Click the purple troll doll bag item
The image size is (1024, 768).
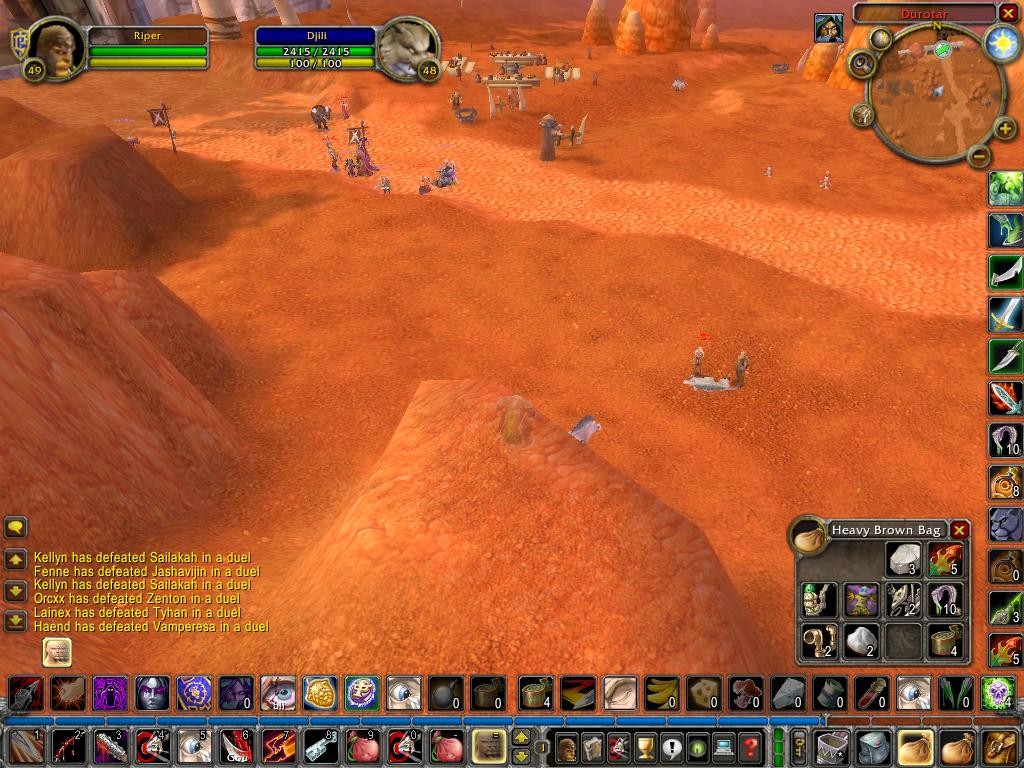coord(860,599)
